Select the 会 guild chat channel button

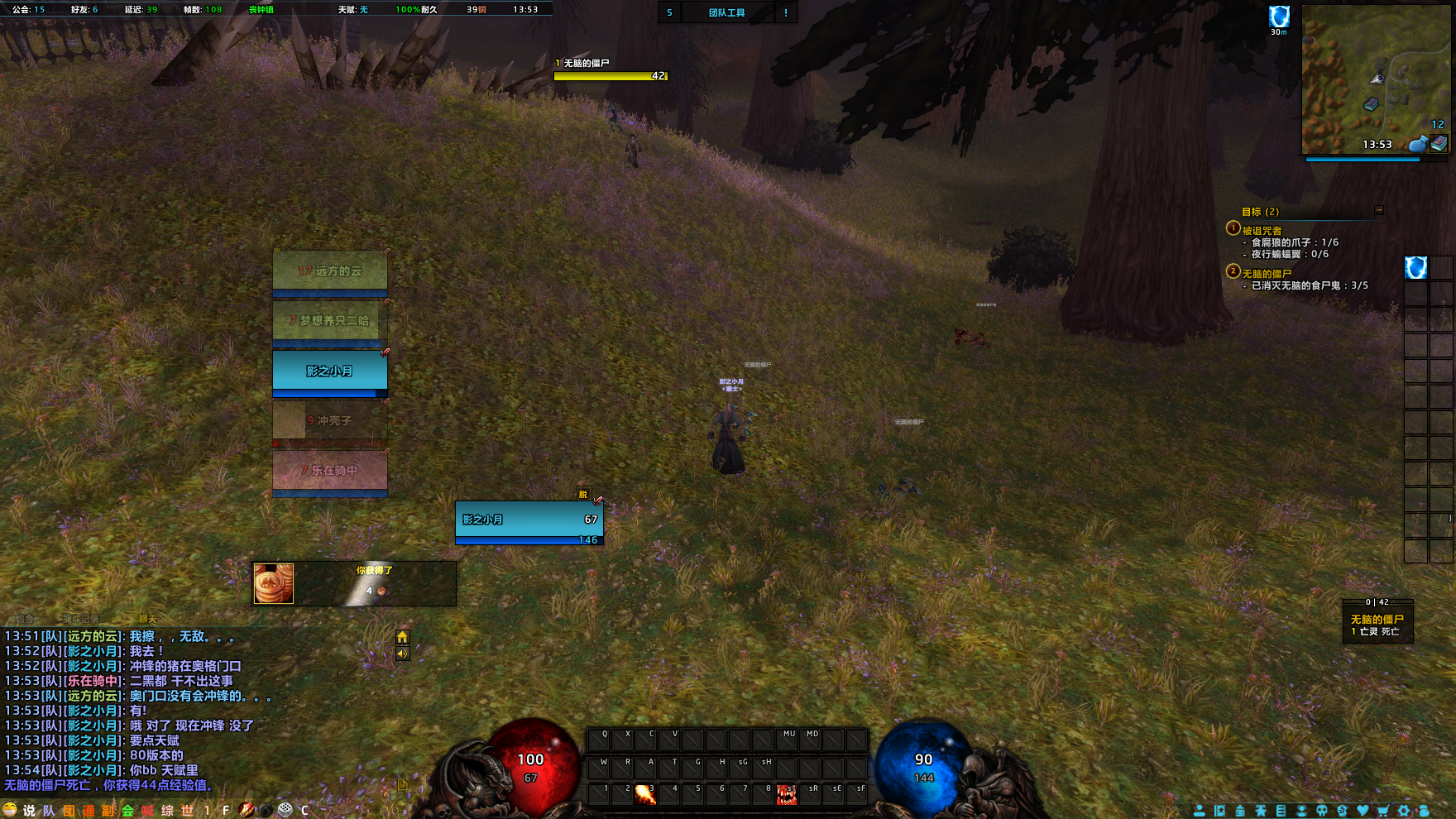click(x=127, y=811)
